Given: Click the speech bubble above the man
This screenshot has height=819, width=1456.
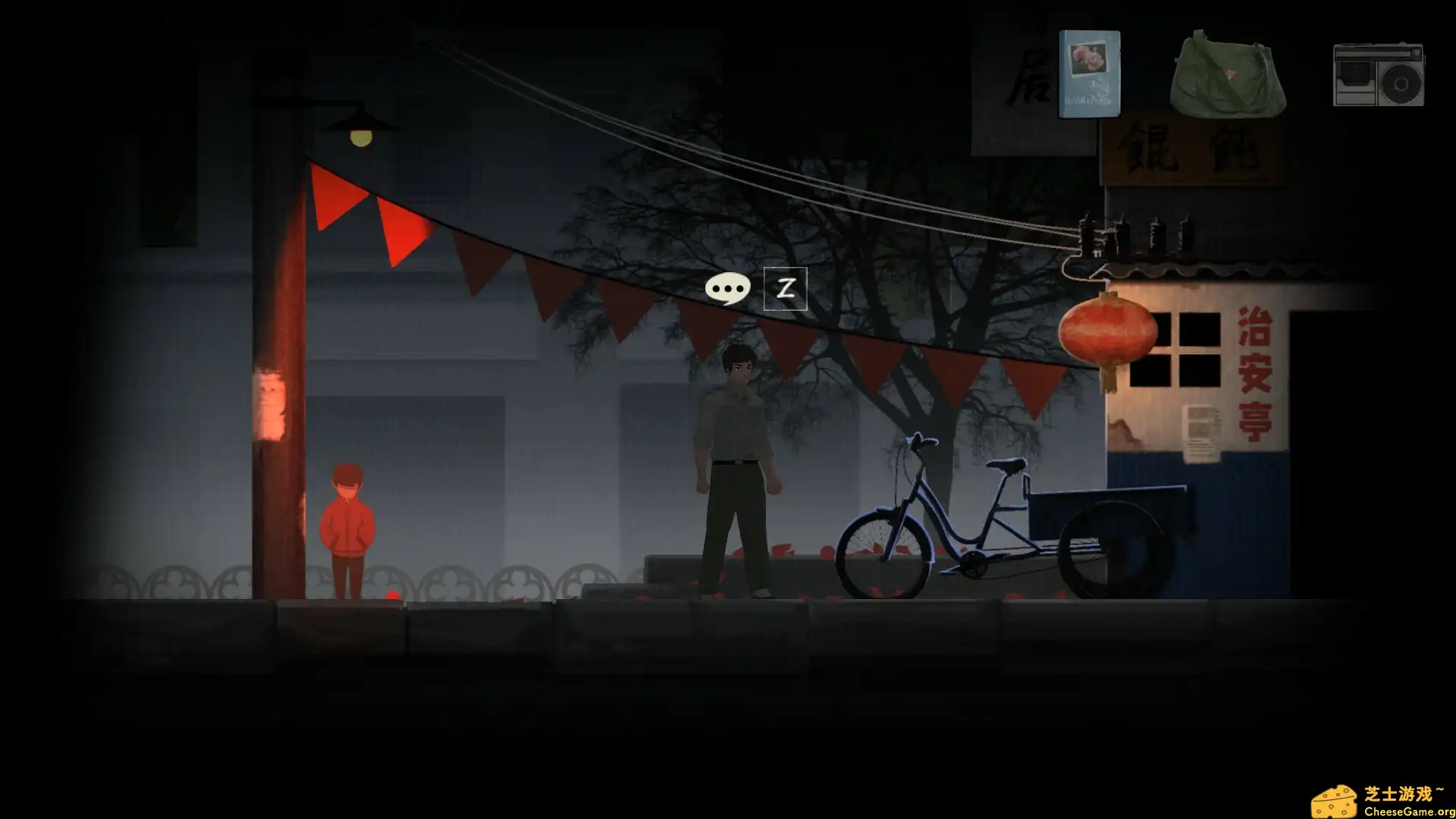Looking at the screenshot, I should (x=729, y=288).
